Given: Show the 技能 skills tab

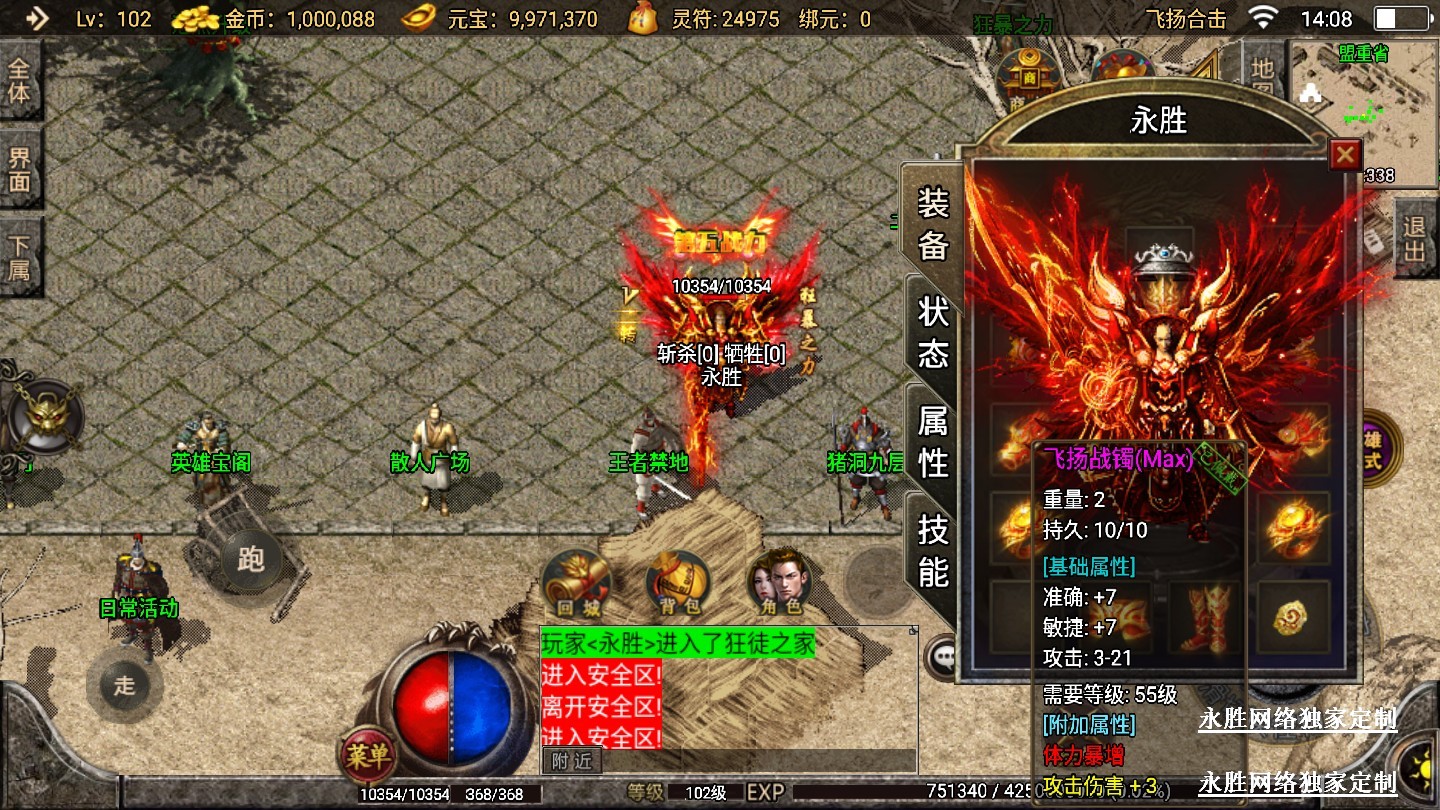Looking at the screenshot, I should coord(932,550).
